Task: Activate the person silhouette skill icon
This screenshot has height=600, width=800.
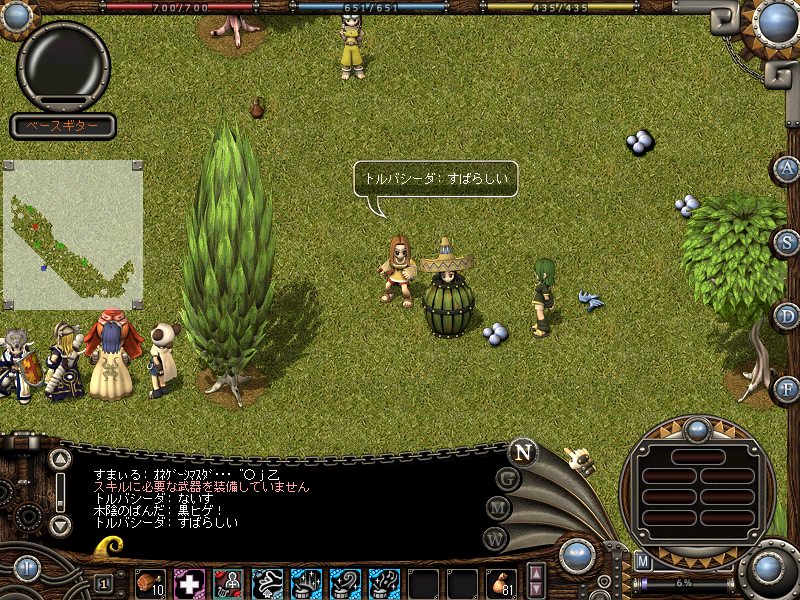Action: pyautogui.click(x=228, y=583)
